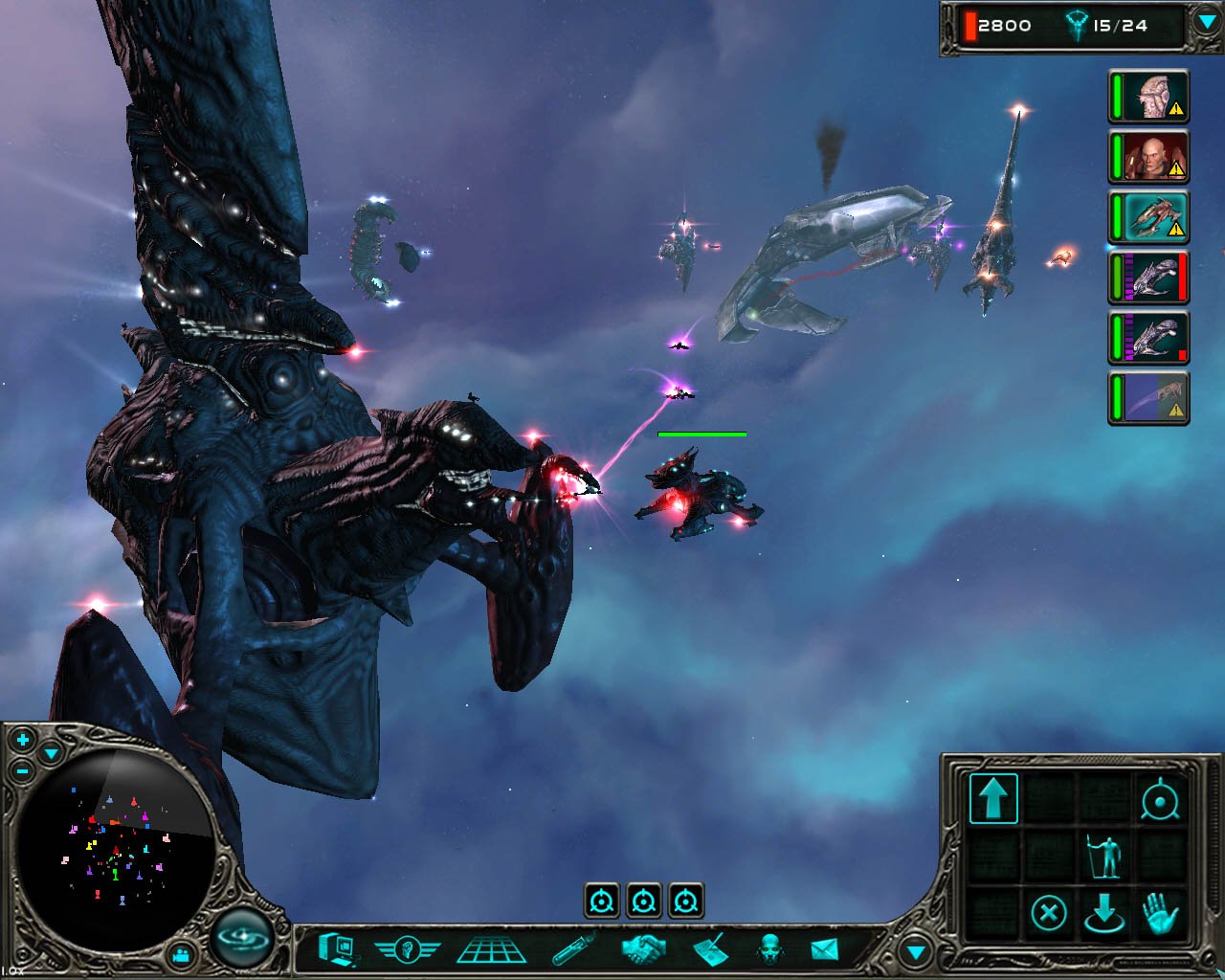Screen dimensions: 1225x980
Task: Select the hand-shaped hold command
Action: click(x=1161, y=911)
